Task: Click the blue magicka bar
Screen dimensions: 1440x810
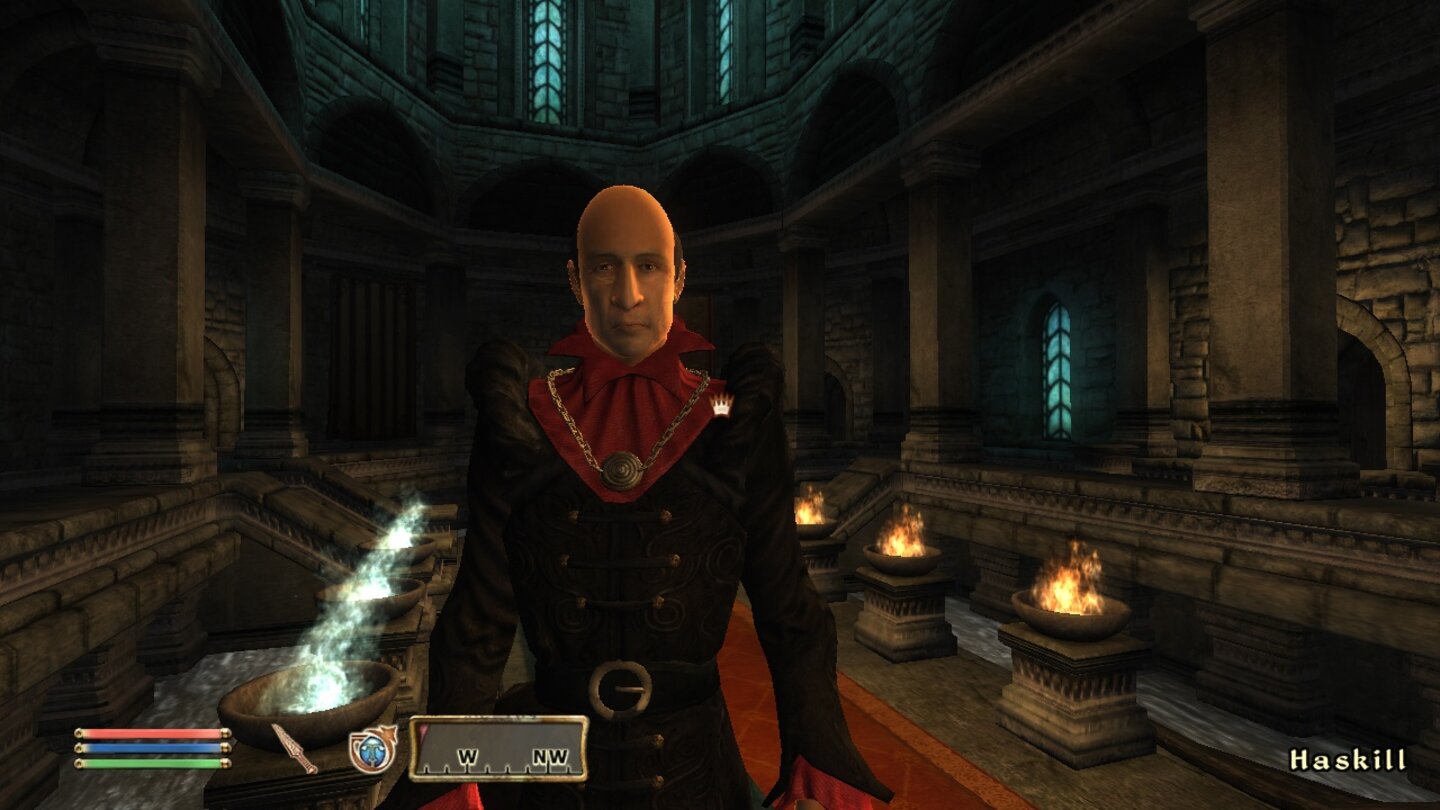Action: point(150,746)
